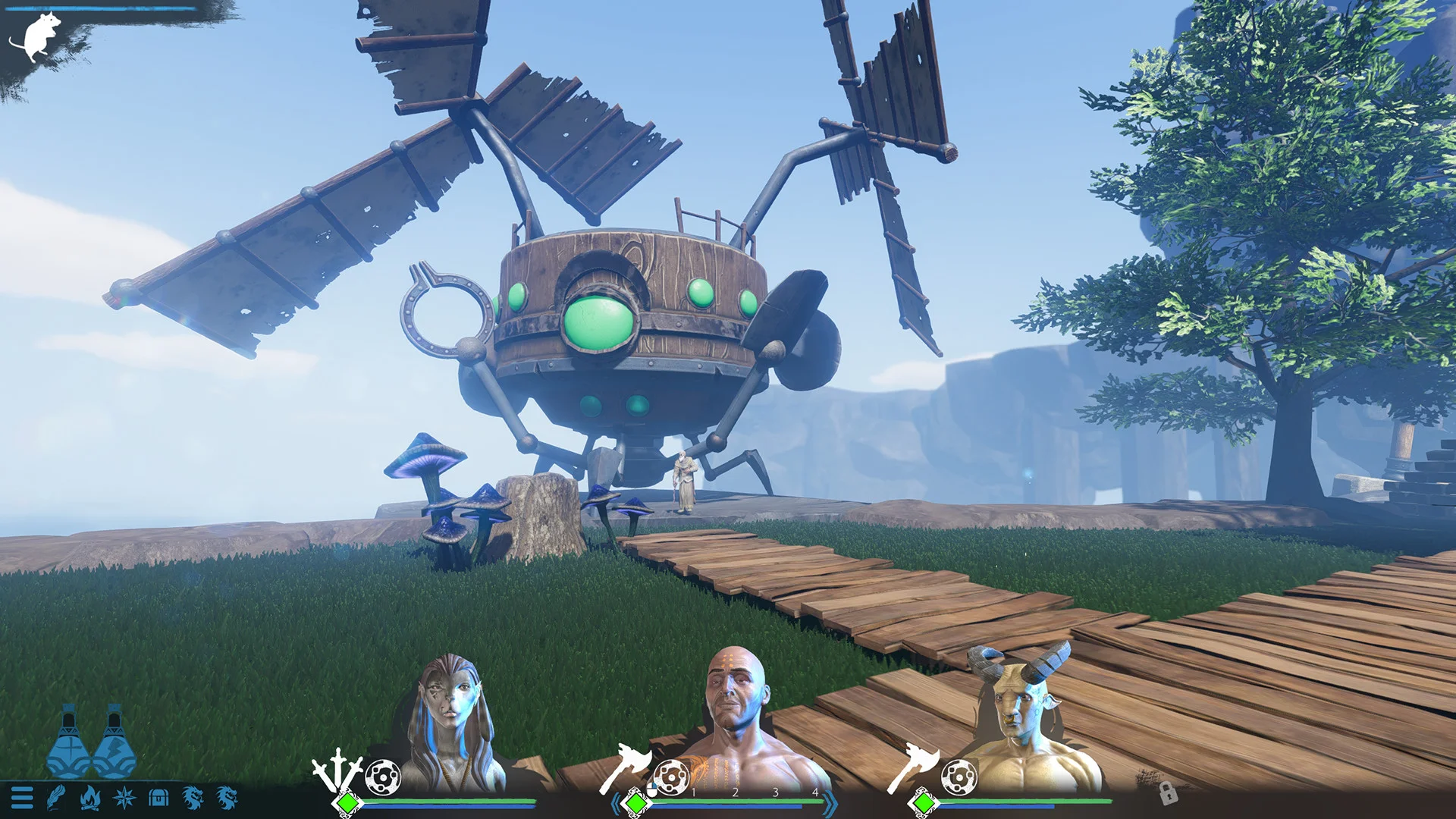Click the campfire rest icon

(90, 797)
